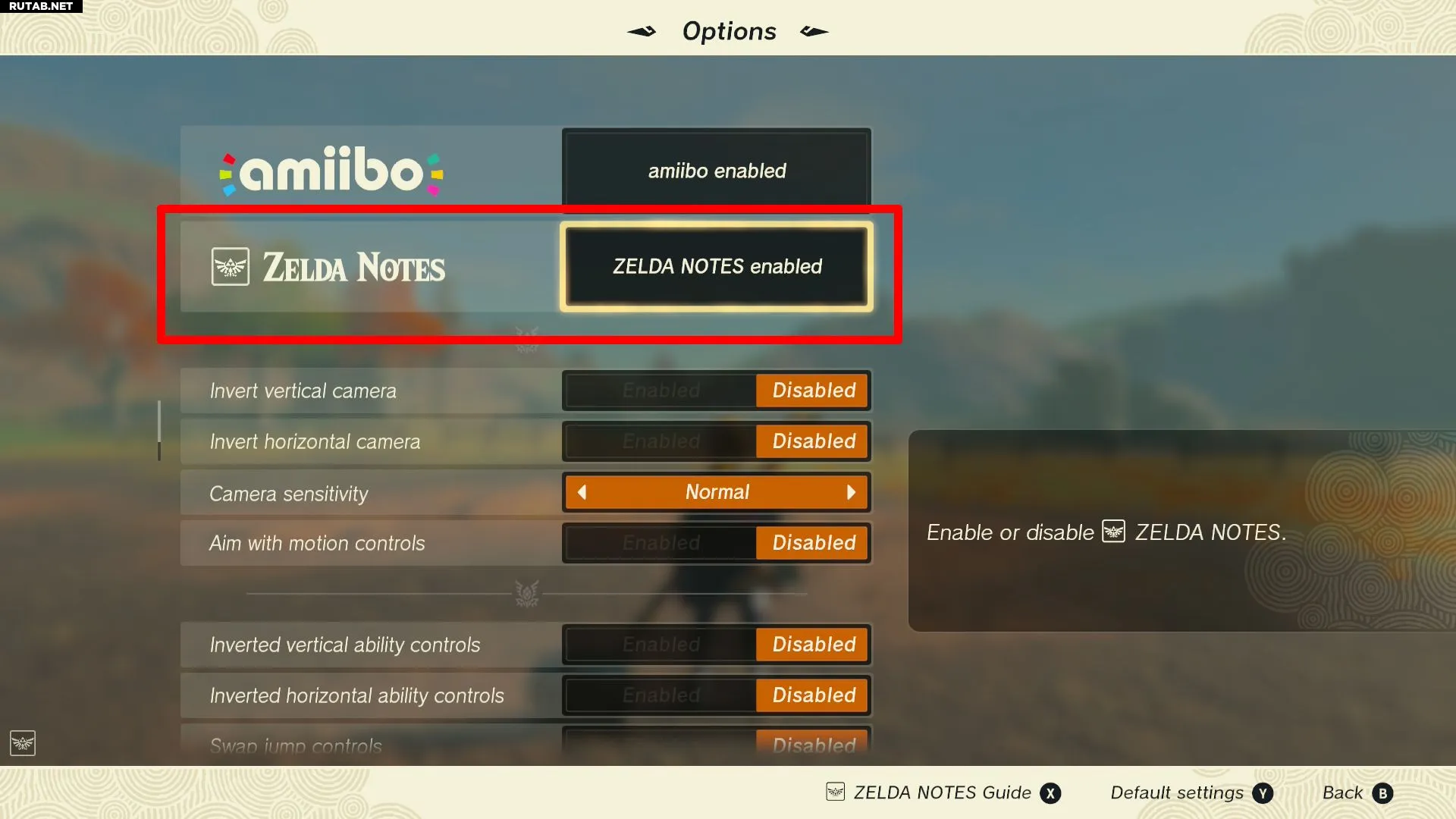Adjust the Camera sensitivity control to Normal

[716, 492]
